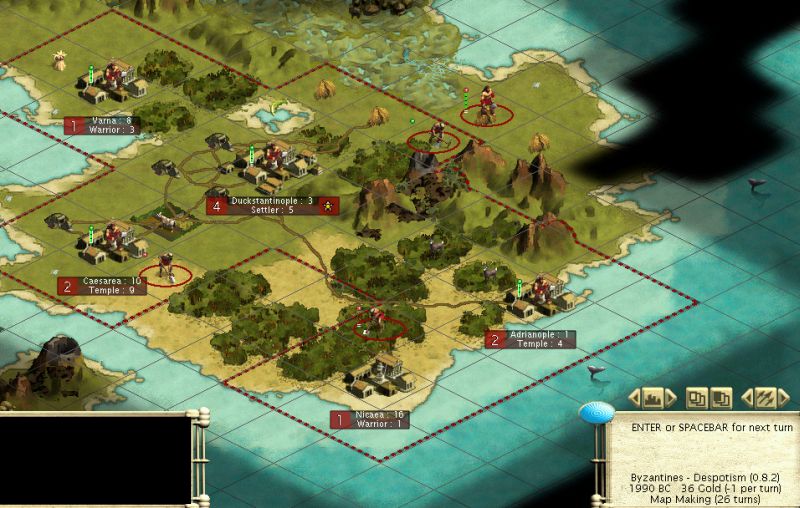The width and height of the screenshot is (800, 508).
Task: Click the black minimap panel
Action: 95,460
